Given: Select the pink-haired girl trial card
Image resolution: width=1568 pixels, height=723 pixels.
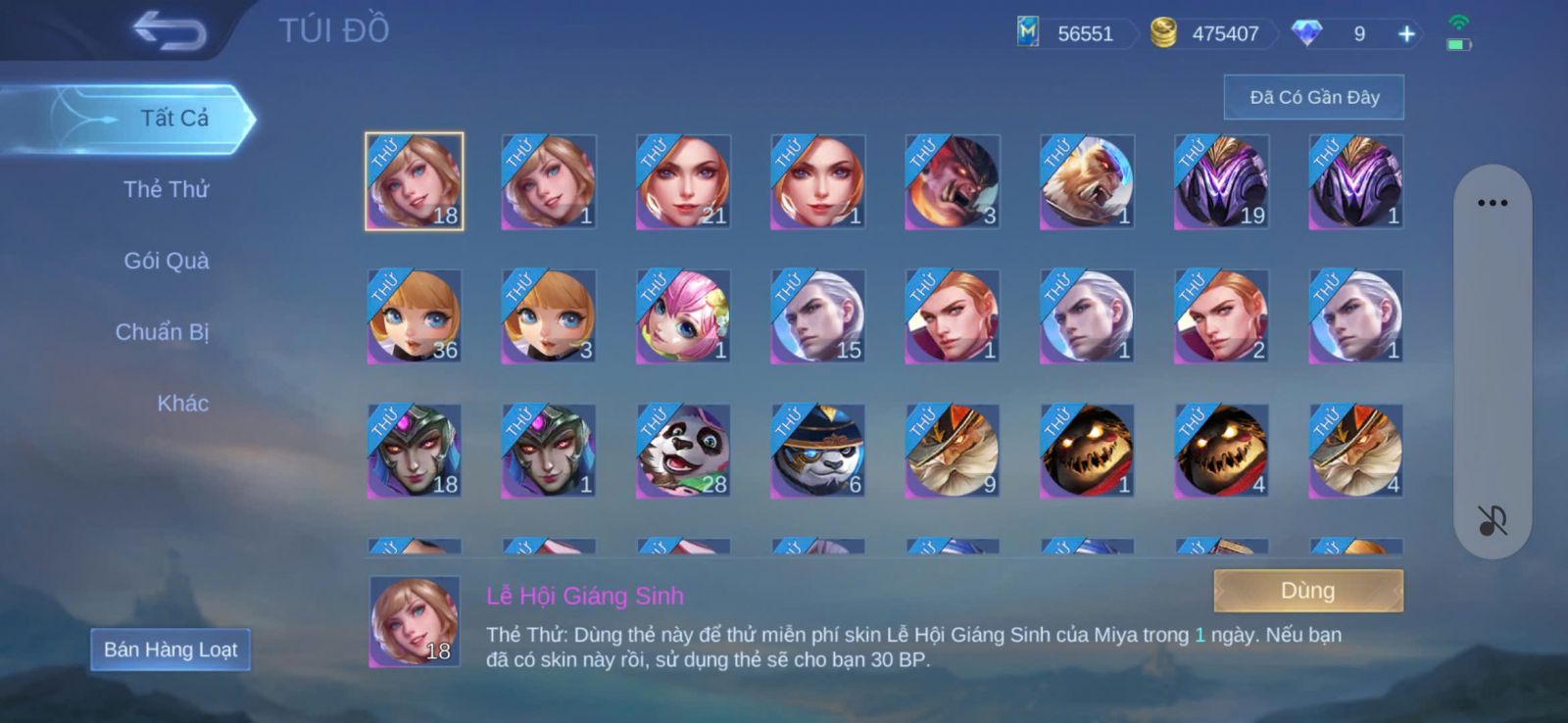Looking at the screenshot, I should click(x=683, y=316).
